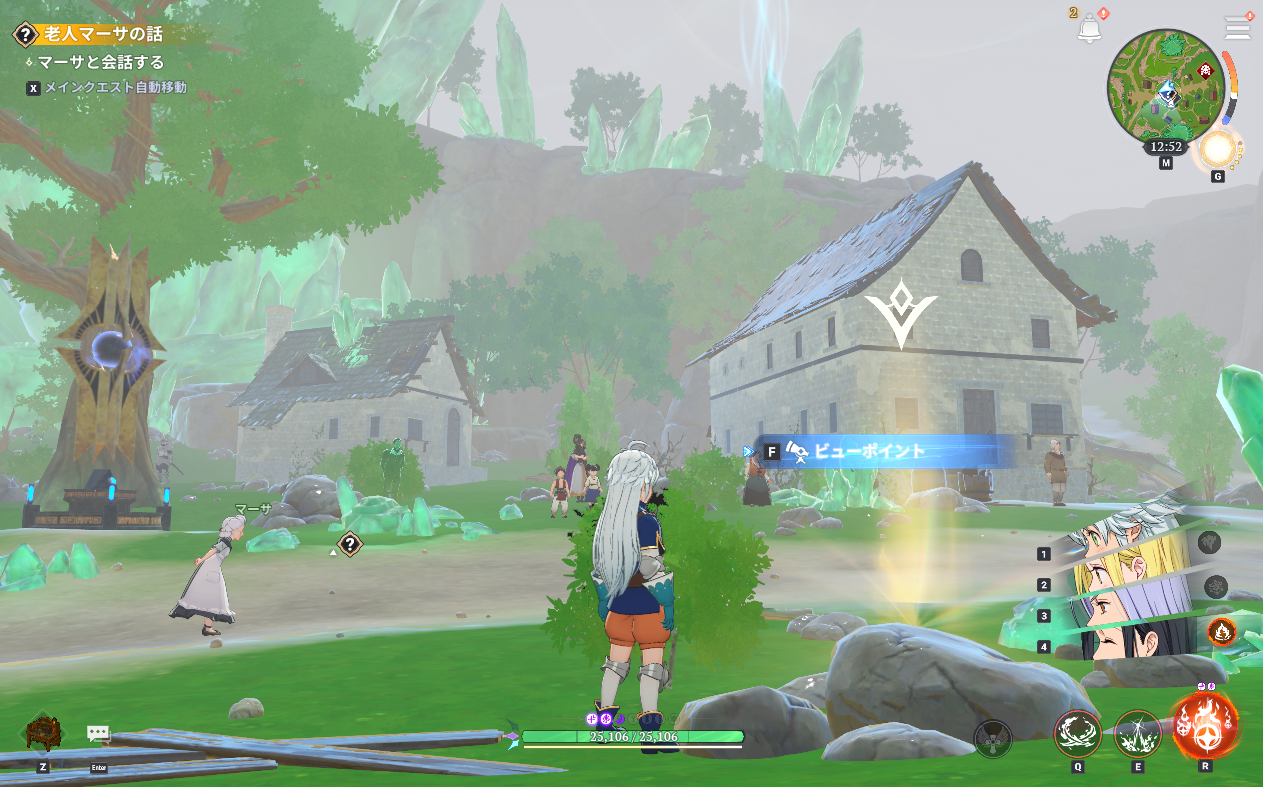Viewport: 1263px width, 787px height.
Task: Open the notification bell
Action: click(1089, 28)
